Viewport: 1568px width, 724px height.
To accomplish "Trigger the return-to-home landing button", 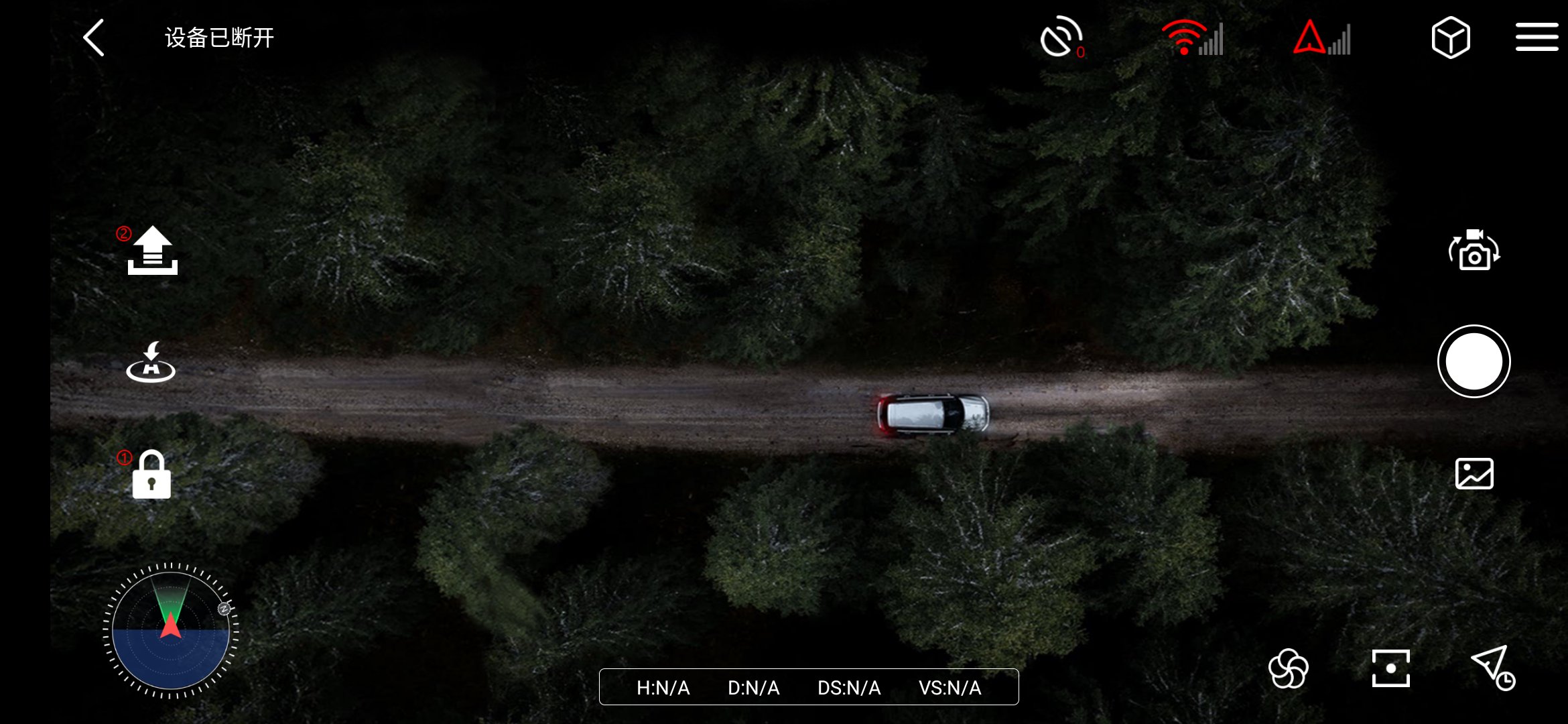I will coord(151,363).
